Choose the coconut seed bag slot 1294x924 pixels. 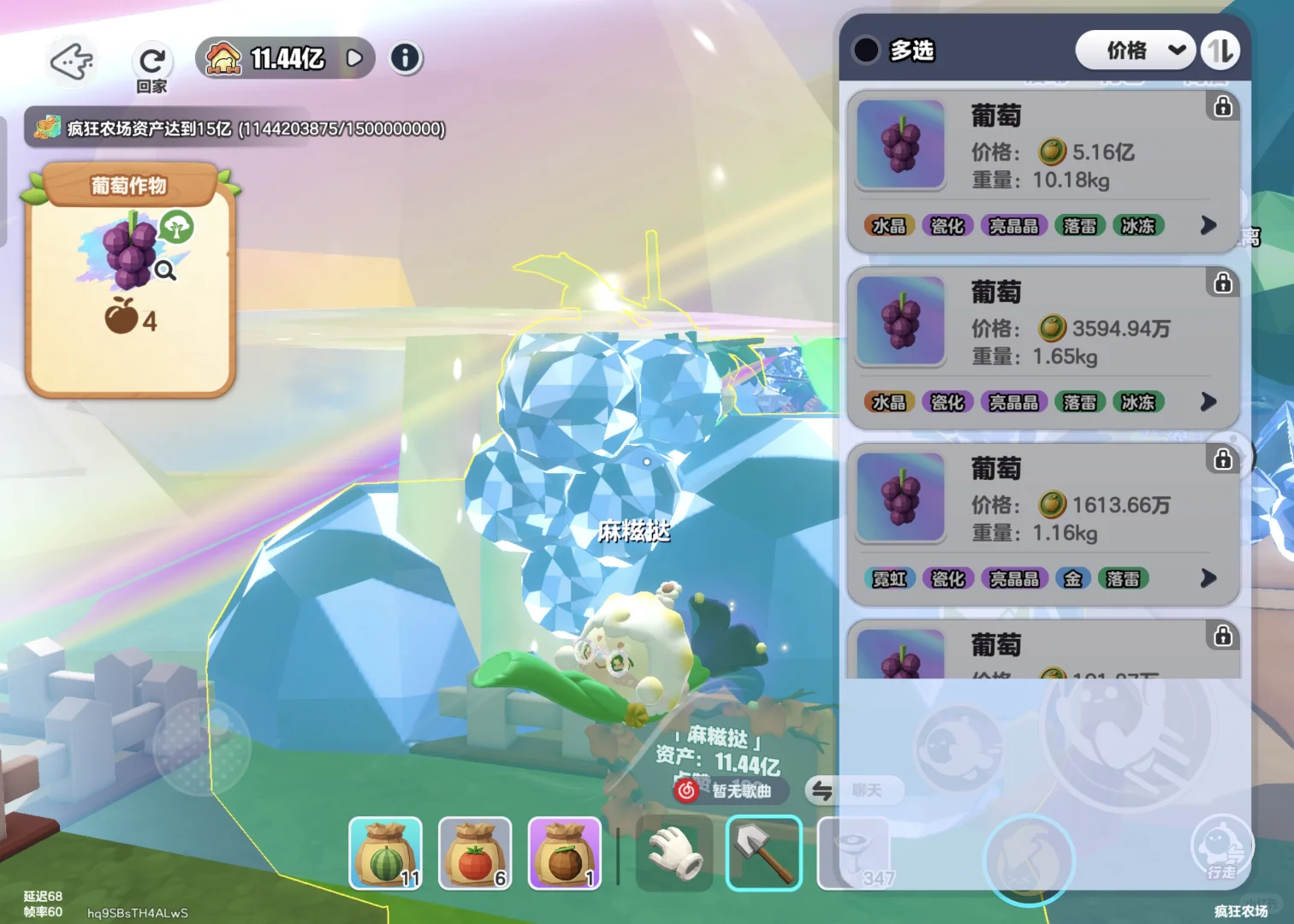pyautogui.click(x=565, y=853)
